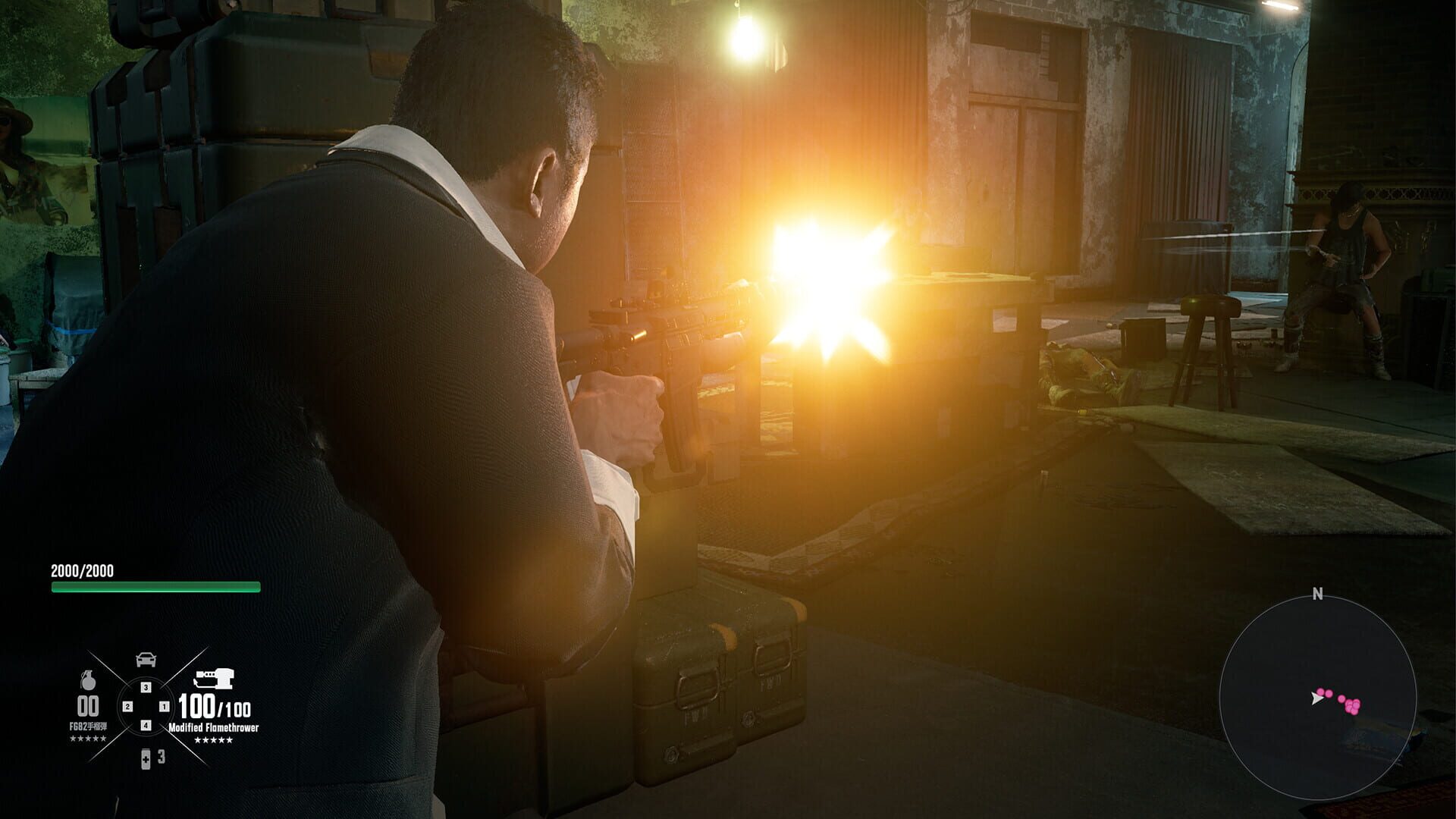Viewport: 1456px width, 819px height.
Task: Click the Modified Flamethrower label
Action: coord(213,726)
